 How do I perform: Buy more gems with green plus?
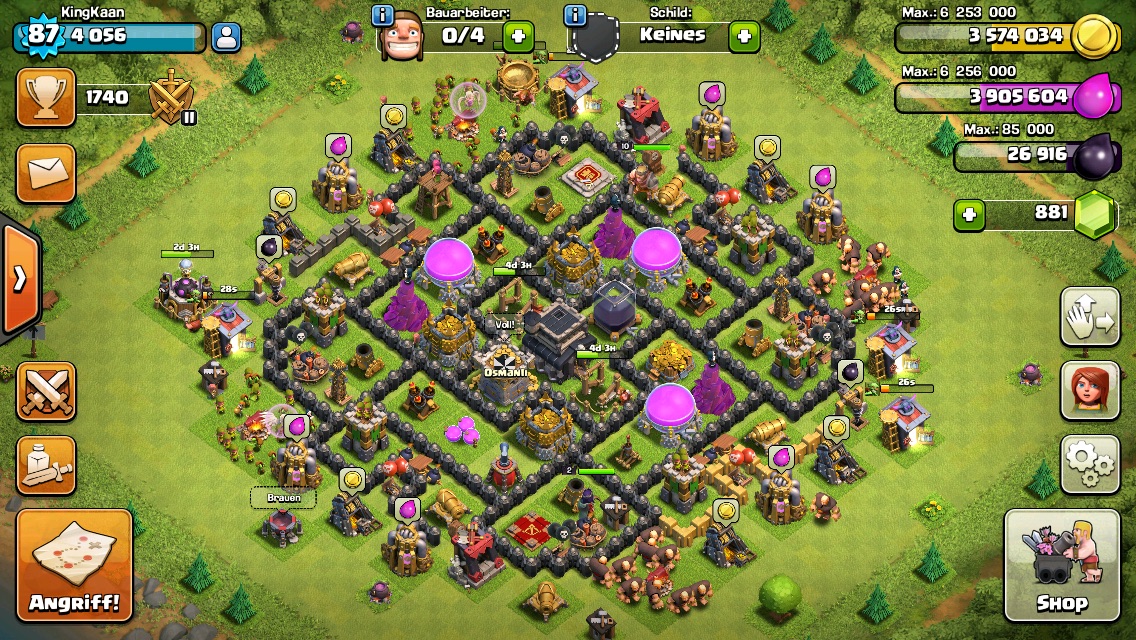(967, 214)
